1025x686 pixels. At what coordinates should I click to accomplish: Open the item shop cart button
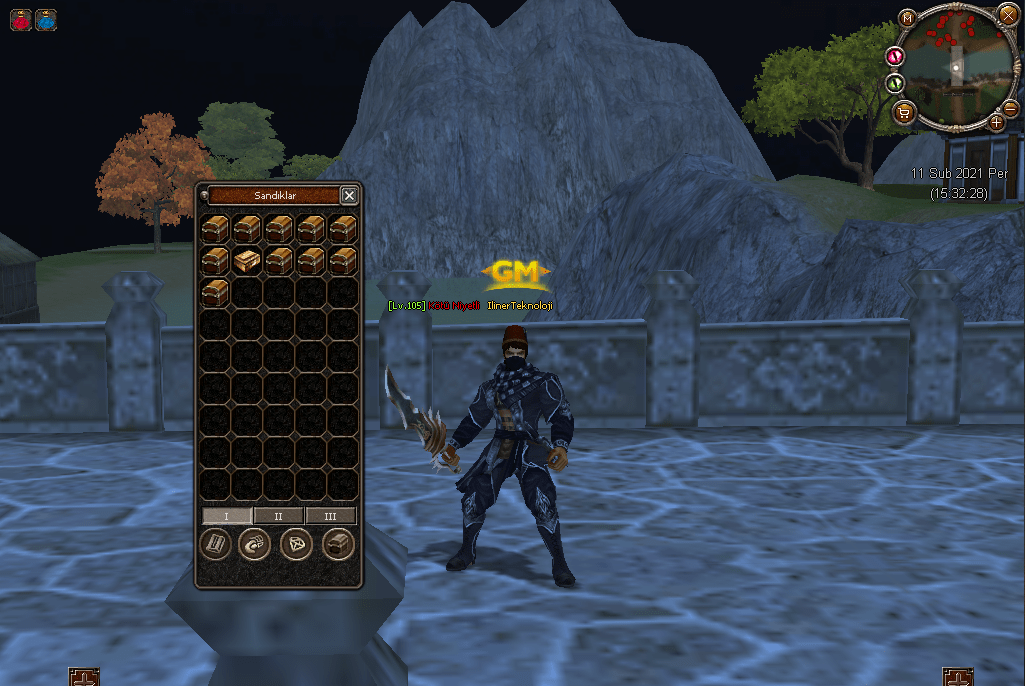904,112
